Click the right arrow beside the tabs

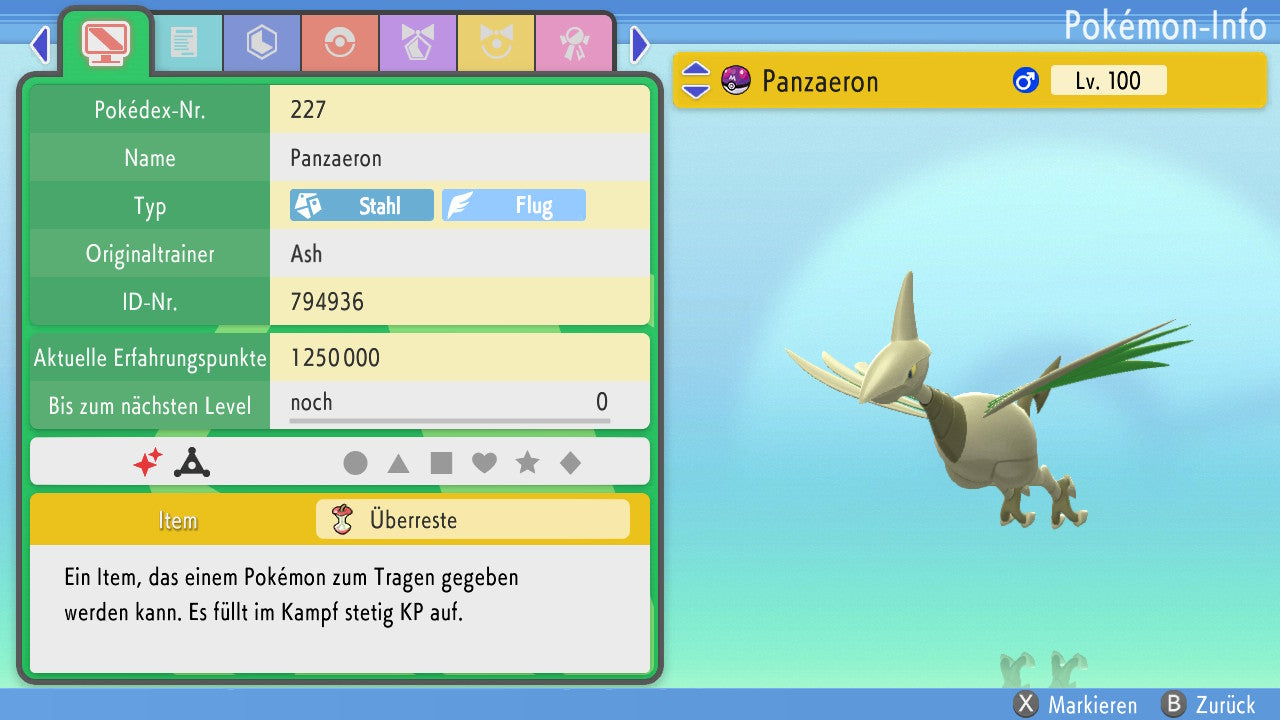640,44
